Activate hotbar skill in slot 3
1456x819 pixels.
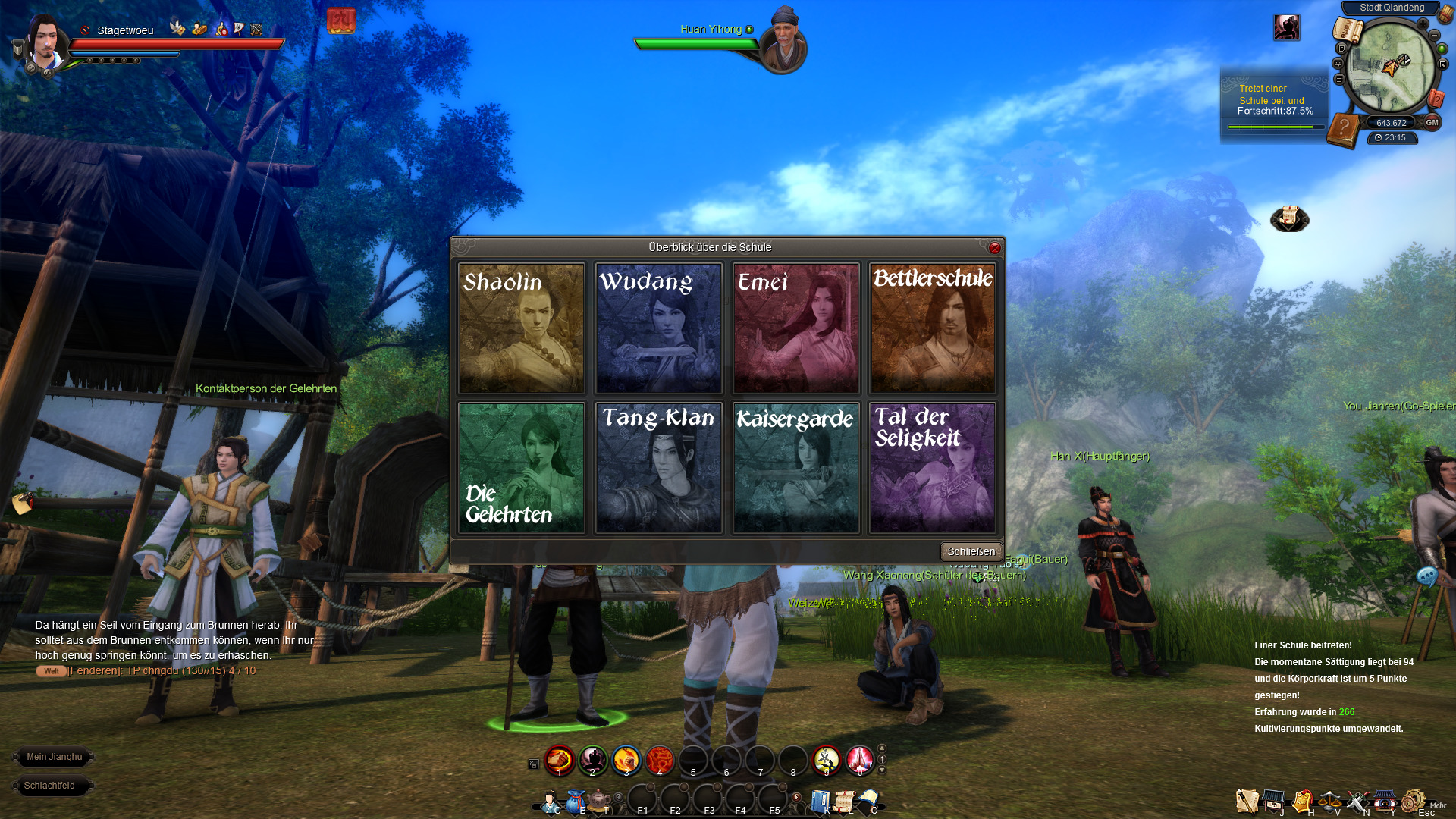click(x=626, y=759)
